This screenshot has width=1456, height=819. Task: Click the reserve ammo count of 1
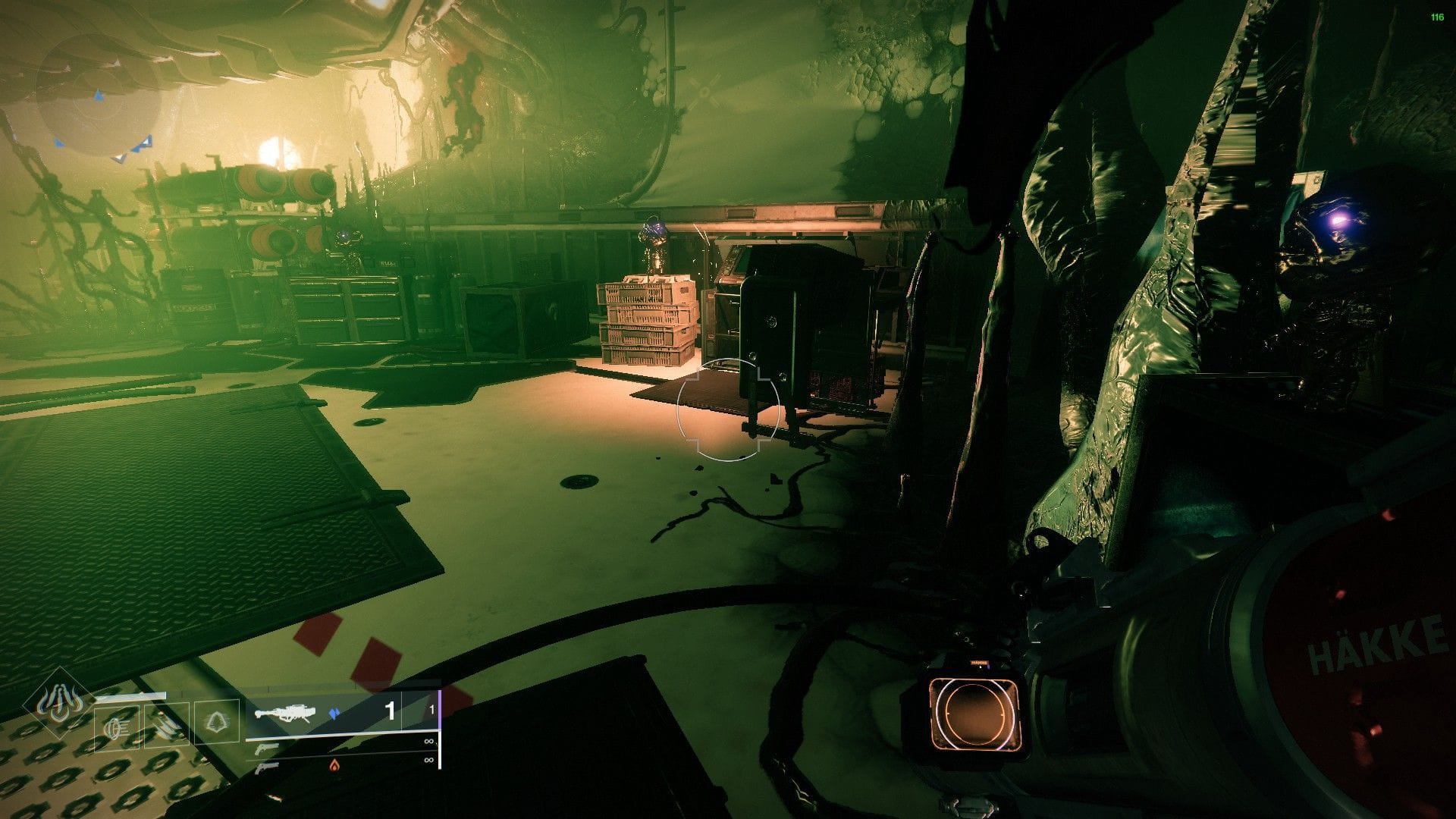pyautogui.click(x=431, y=708)
